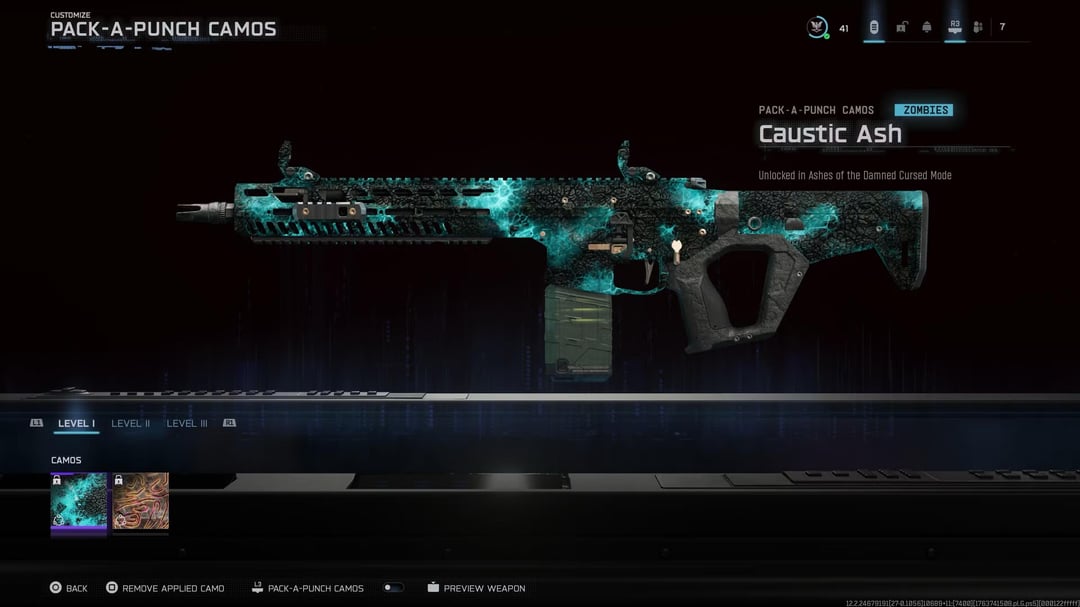The image size is (1080, 607).
Task: Select the battery-shaped icon in top bar
Action: pos(874,27)
